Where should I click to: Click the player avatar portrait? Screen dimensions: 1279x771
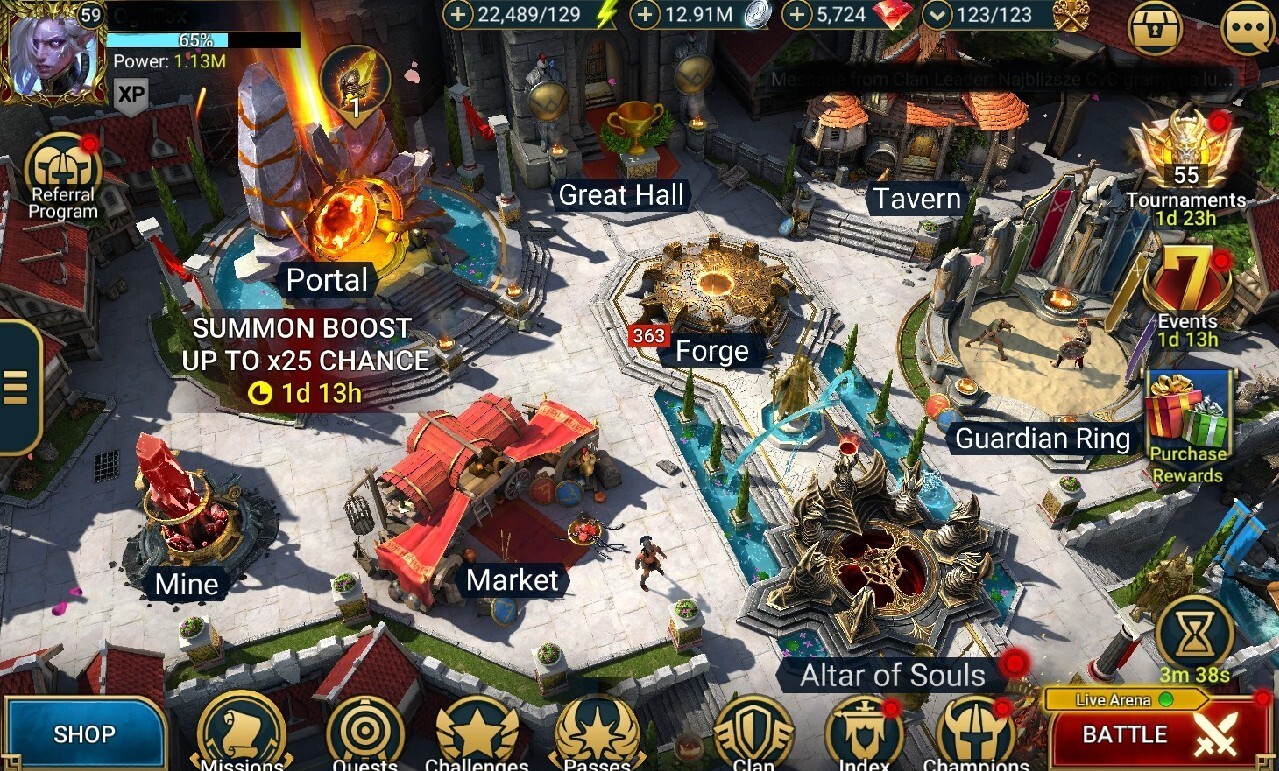pos(52,50)
